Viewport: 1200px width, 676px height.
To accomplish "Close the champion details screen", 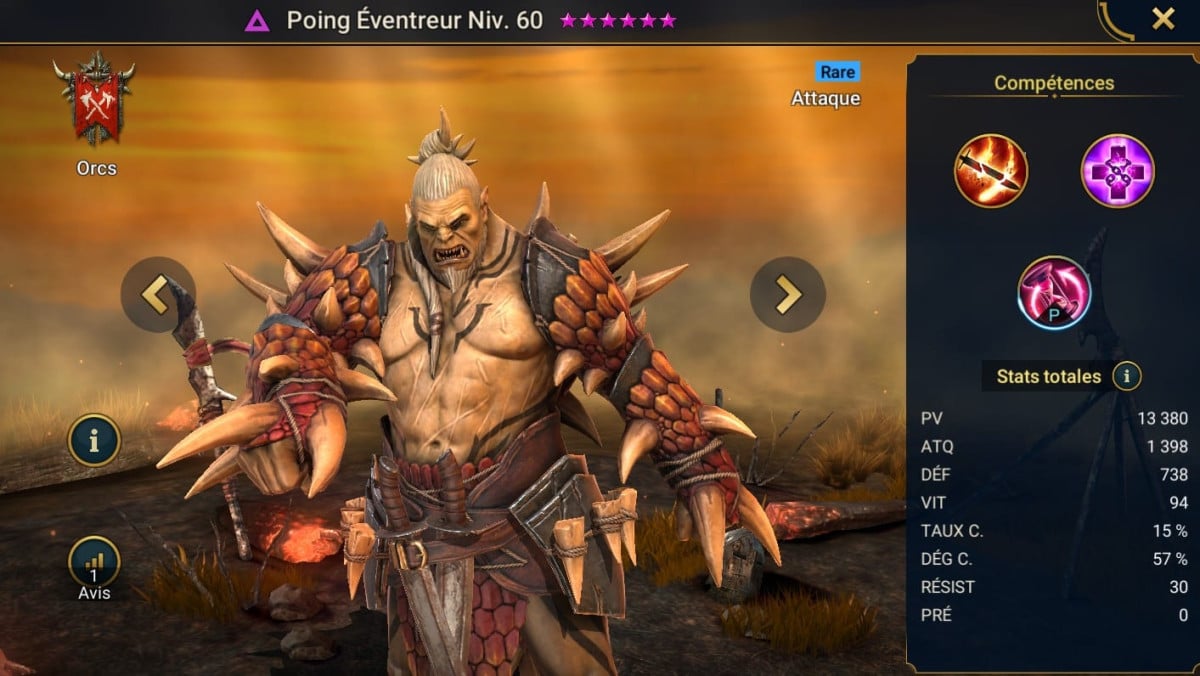I will (1163, 19).
